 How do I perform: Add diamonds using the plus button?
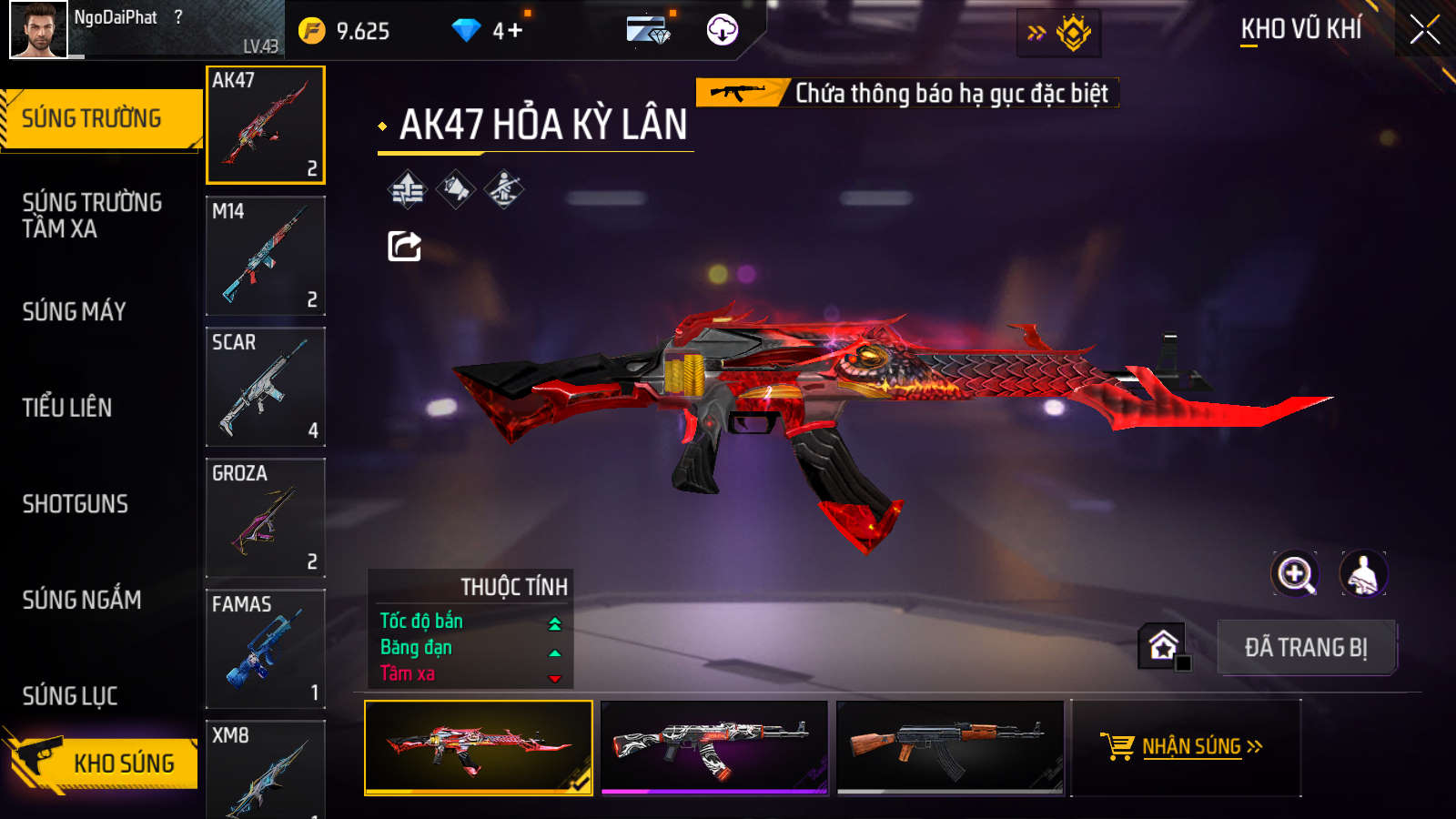[x=515, y=31]
